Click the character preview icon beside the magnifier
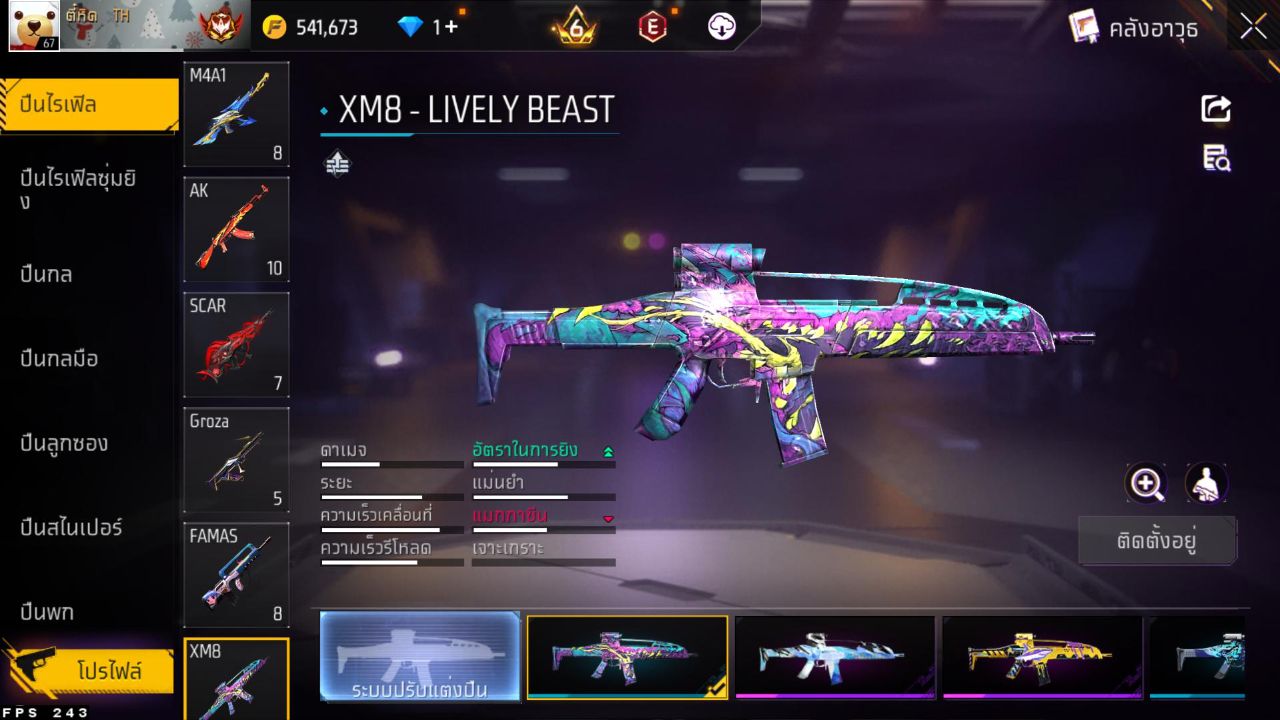The height and width of the screenshot is (720, 1280). coord(1206,484)
